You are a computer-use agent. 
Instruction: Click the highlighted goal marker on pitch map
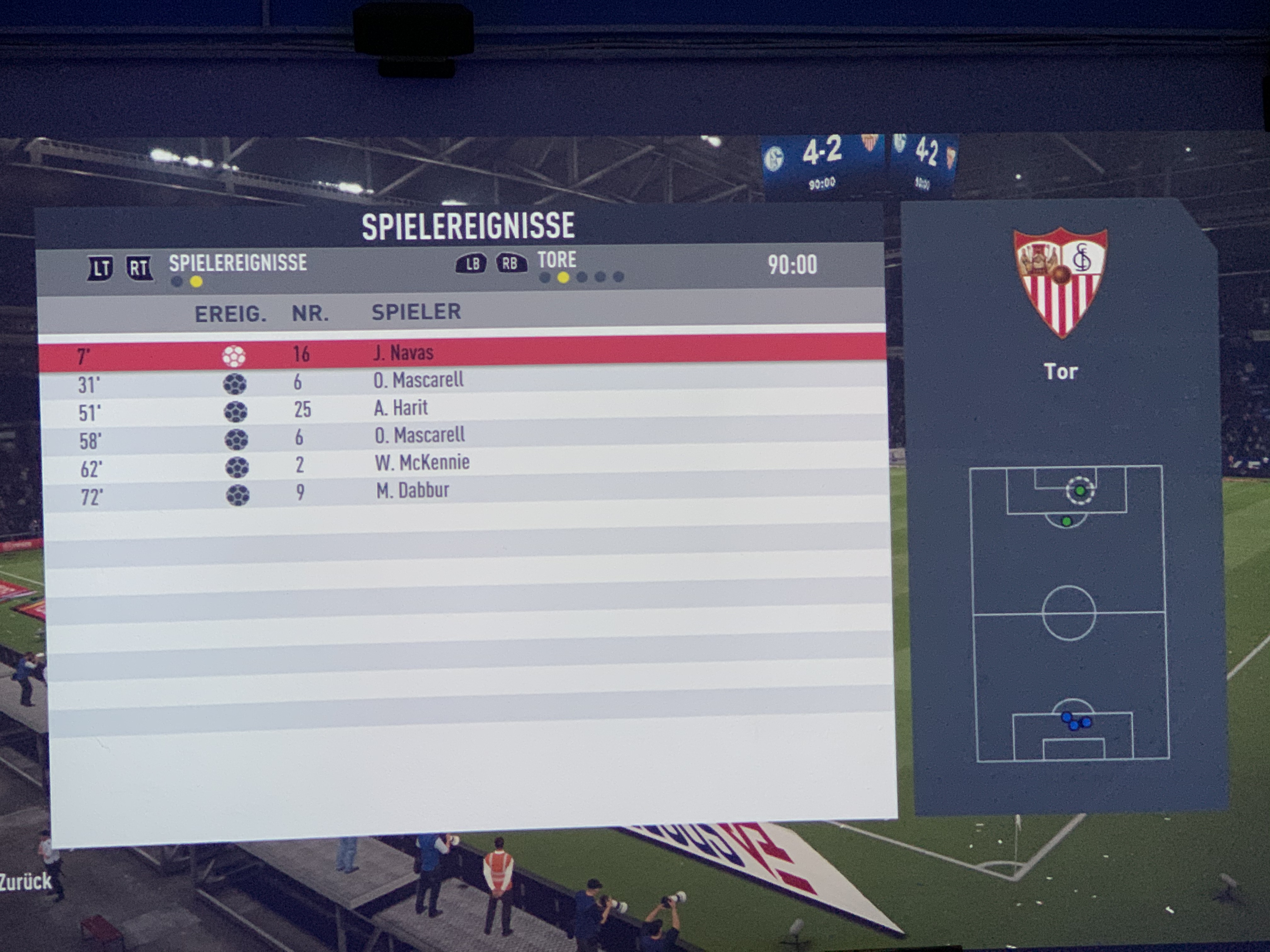pos(1080,490)
